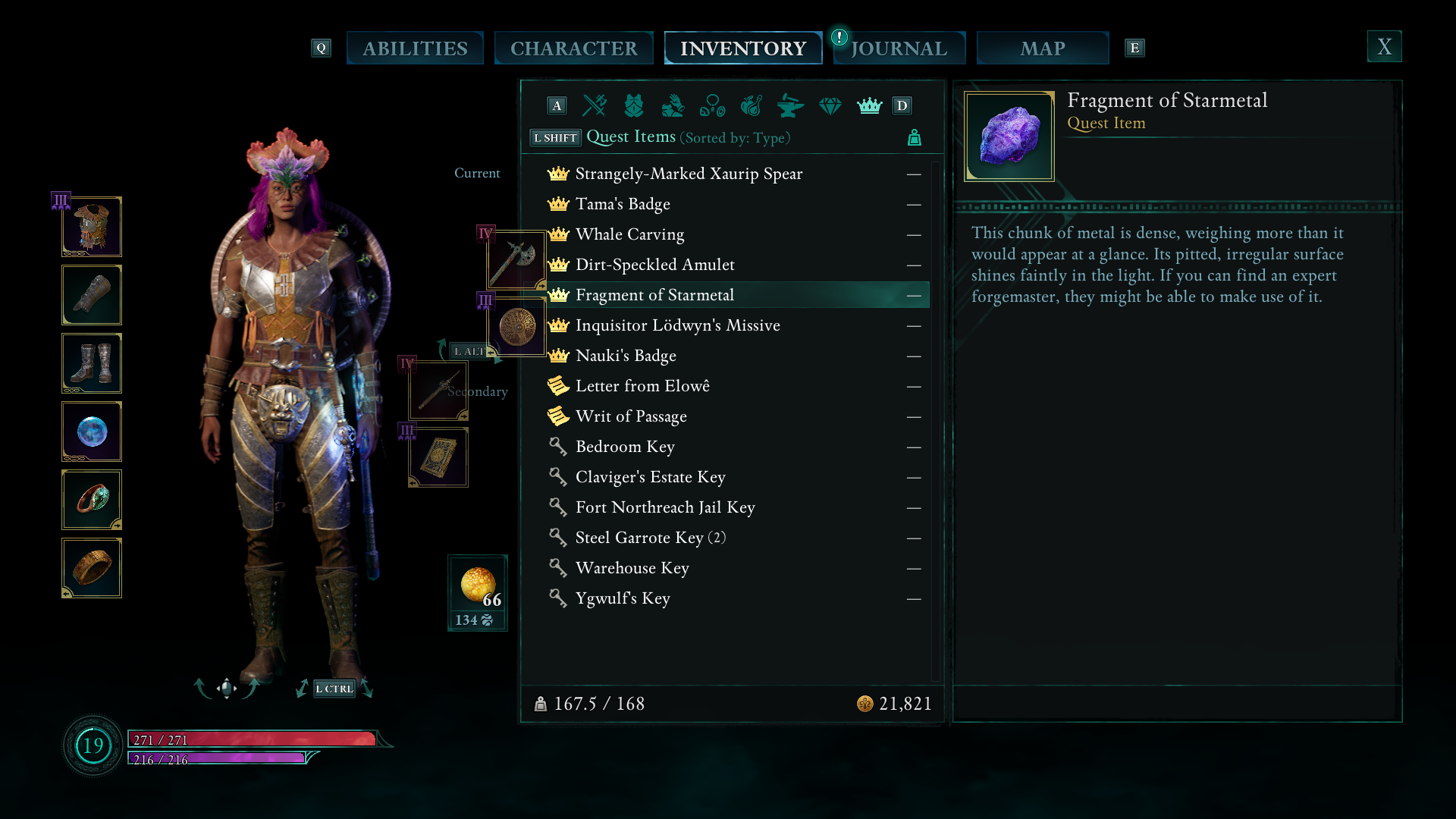Filter consumables using the food icon
This screenshot has height=819, width=1456.
coord(753,106)
